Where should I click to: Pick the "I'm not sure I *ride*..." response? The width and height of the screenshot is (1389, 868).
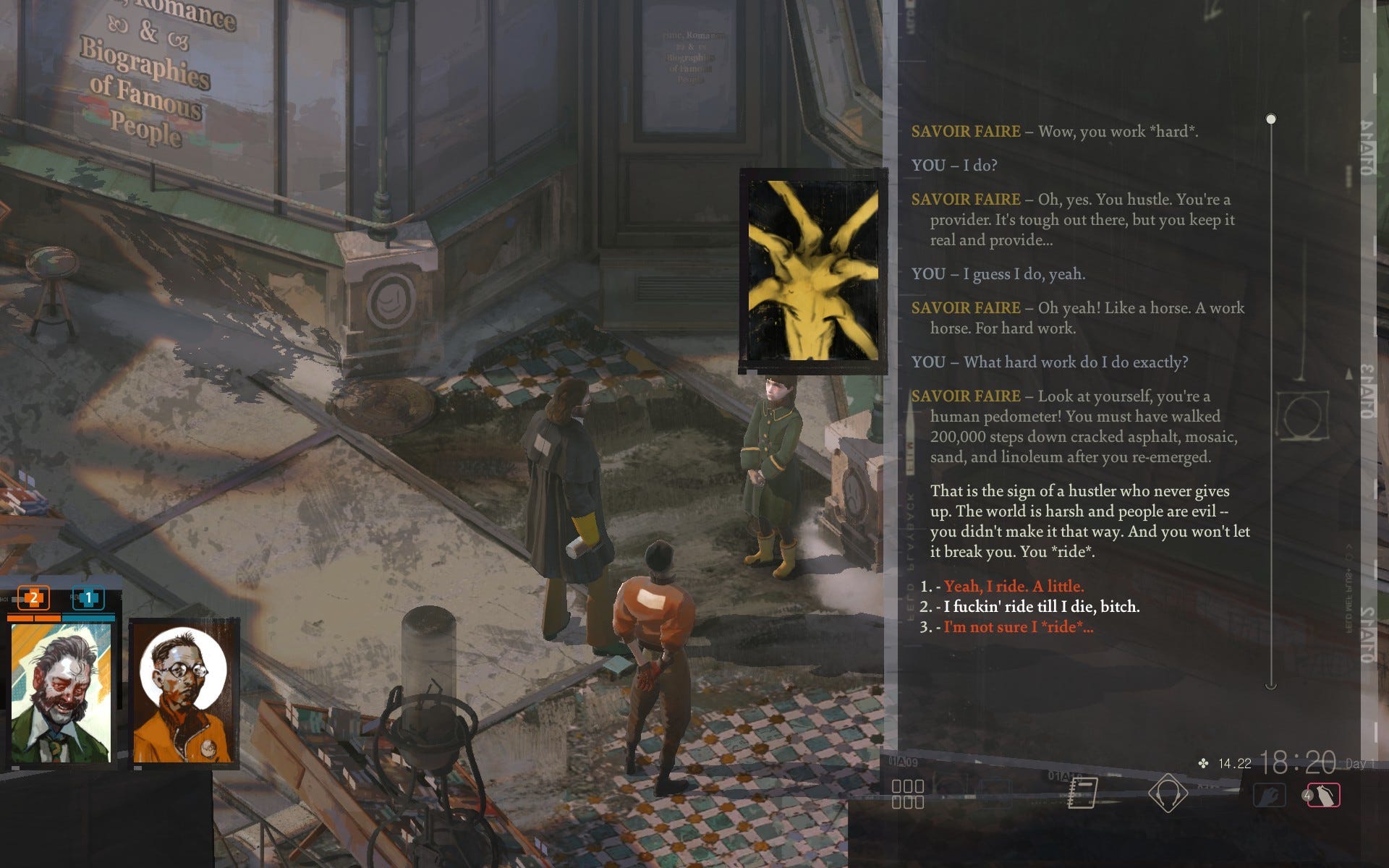1018,627
